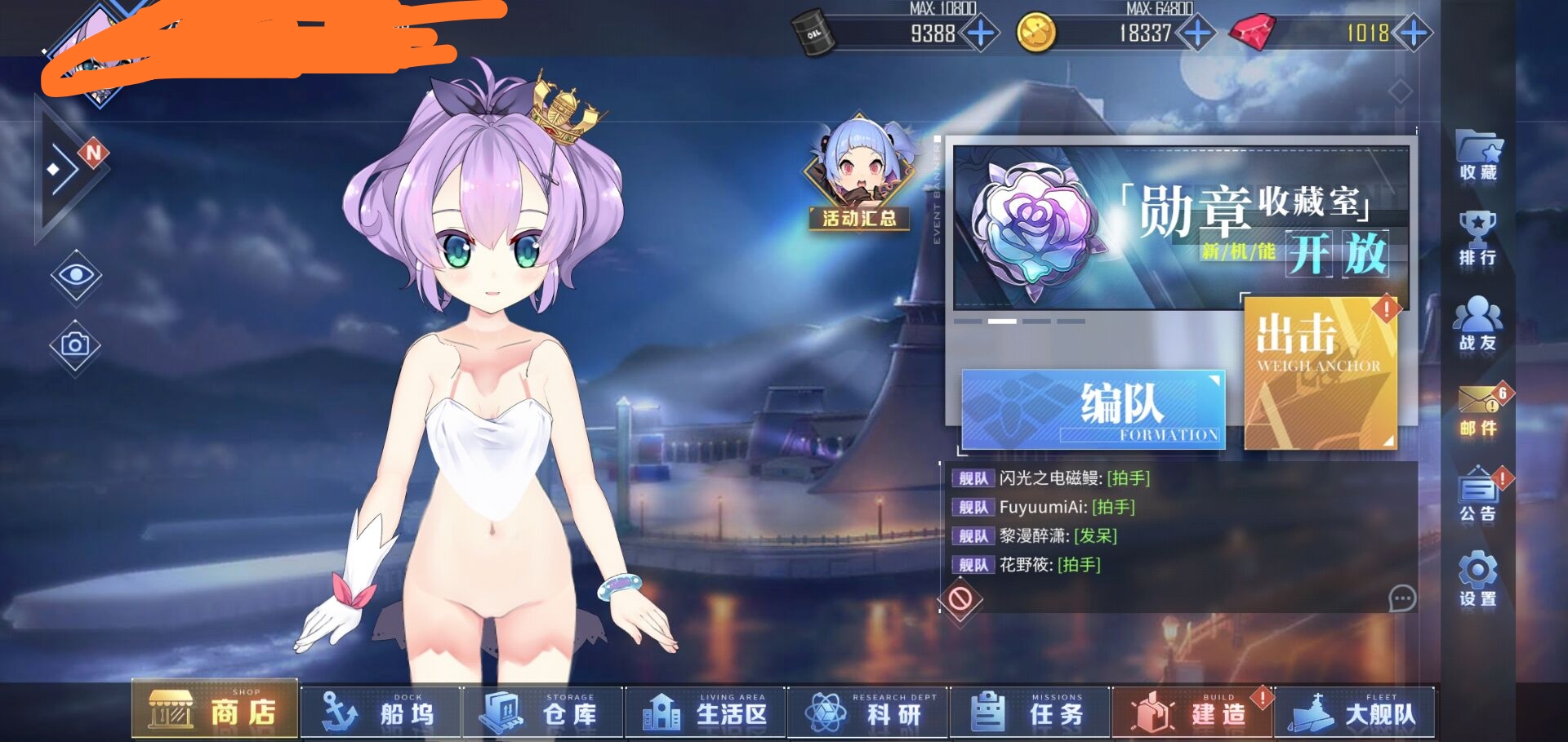Launch 出击 Weigh Anchor
The height and width of the screenshot is (742, 1568).
click(x=1320, y=371)
